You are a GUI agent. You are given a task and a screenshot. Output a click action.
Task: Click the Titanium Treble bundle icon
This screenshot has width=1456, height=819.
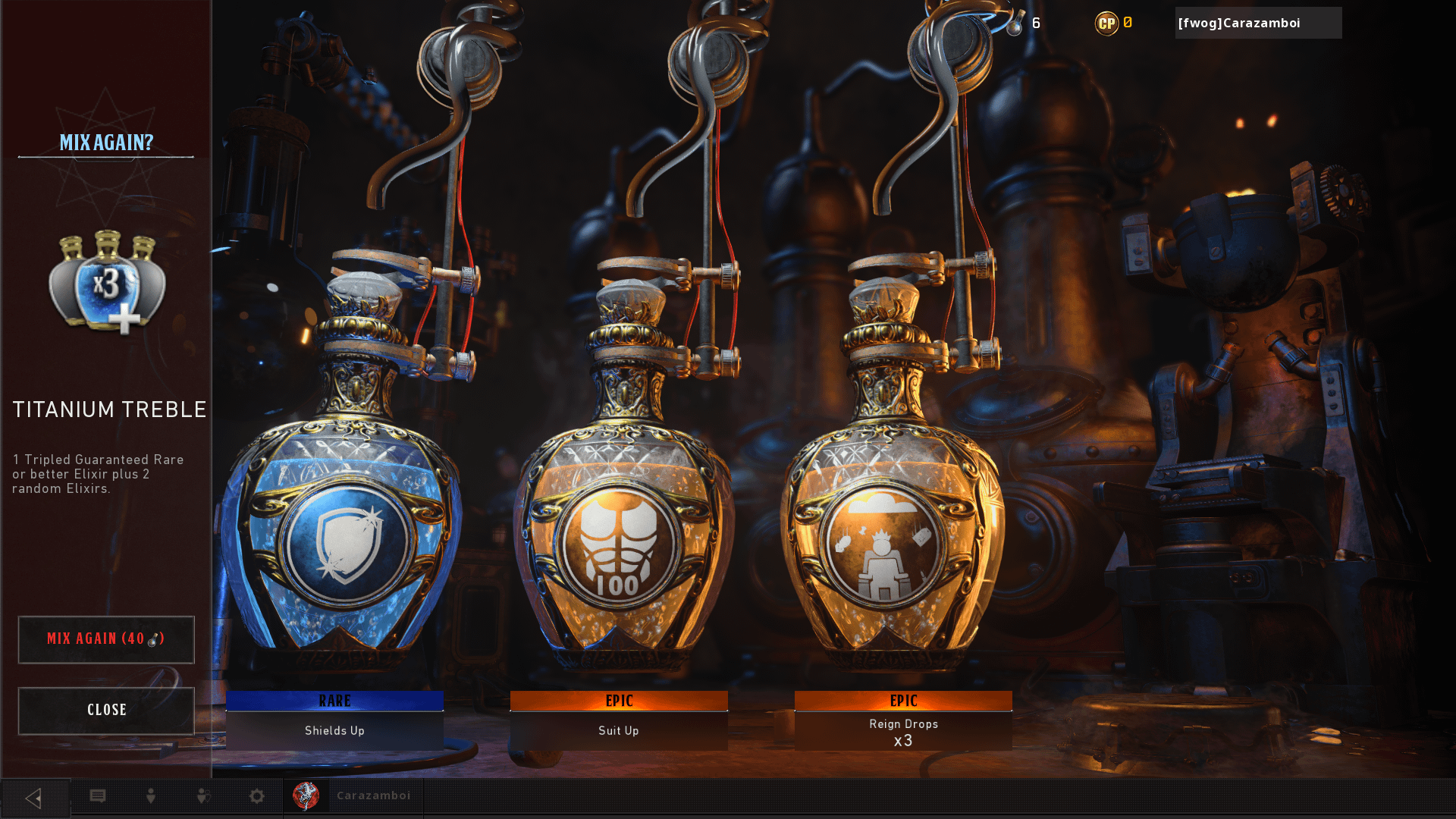tap(107, 282)
